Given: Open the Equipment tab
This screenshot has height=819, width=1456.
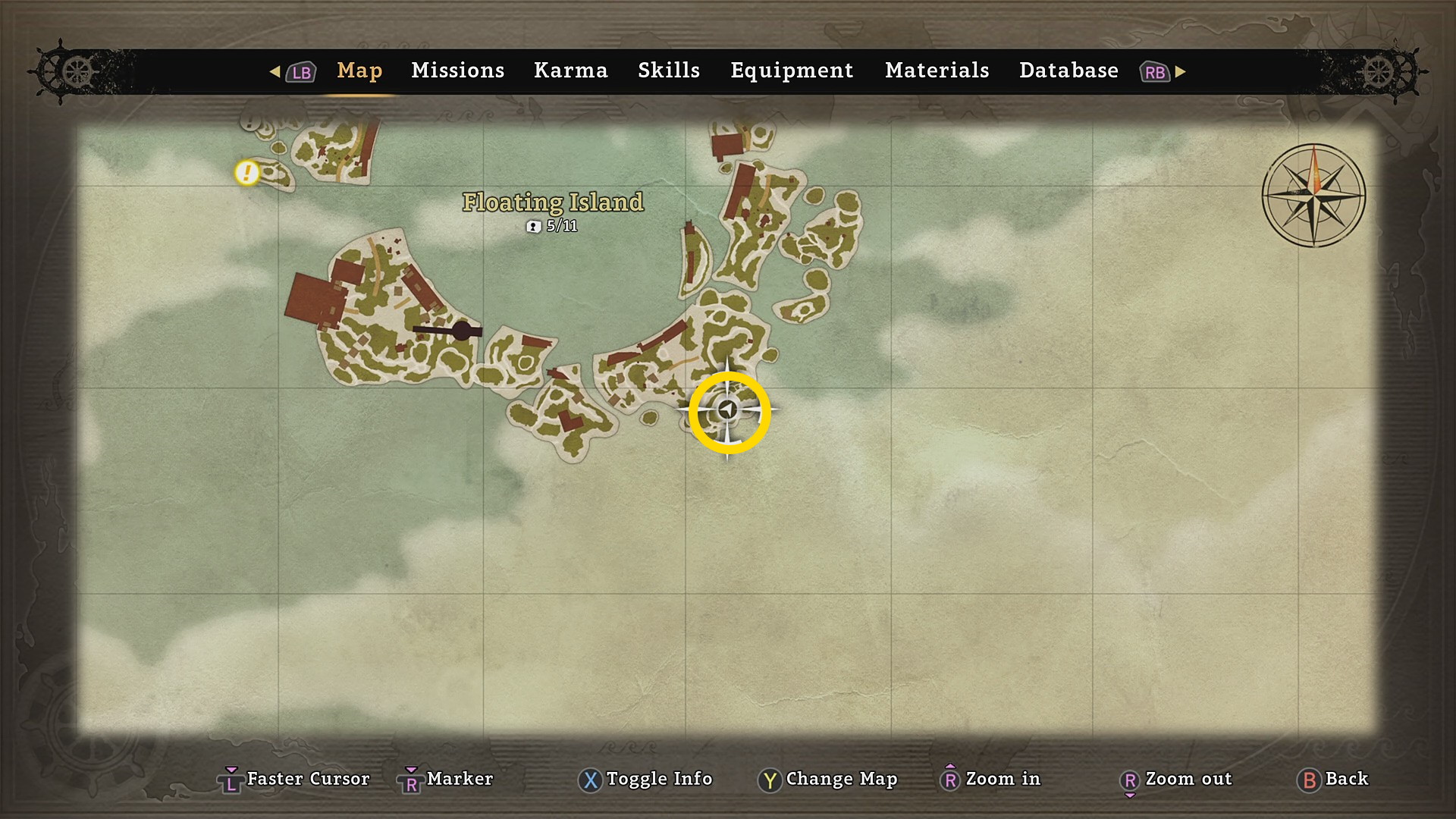Looking at the screenshot, I should point(792,71).
